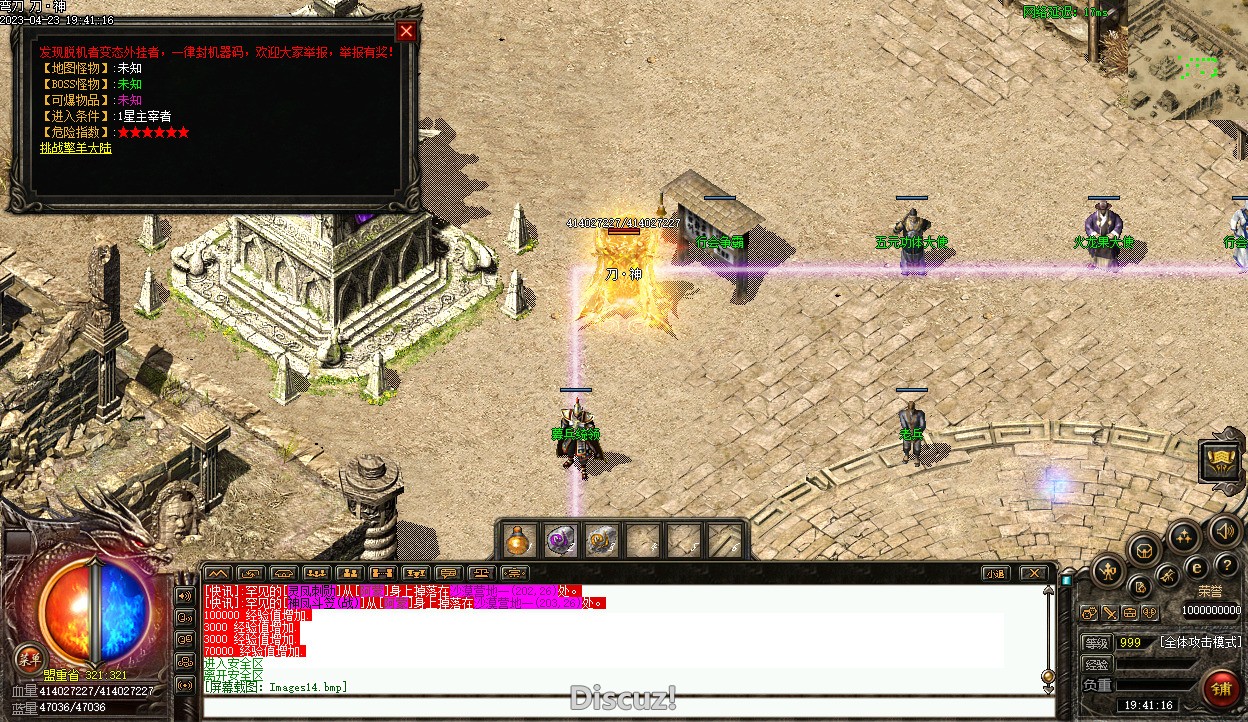The image size is (1248, 722).
Task: Open the help question mark button
Action: pyautogui.click(x=1226, y=566)
